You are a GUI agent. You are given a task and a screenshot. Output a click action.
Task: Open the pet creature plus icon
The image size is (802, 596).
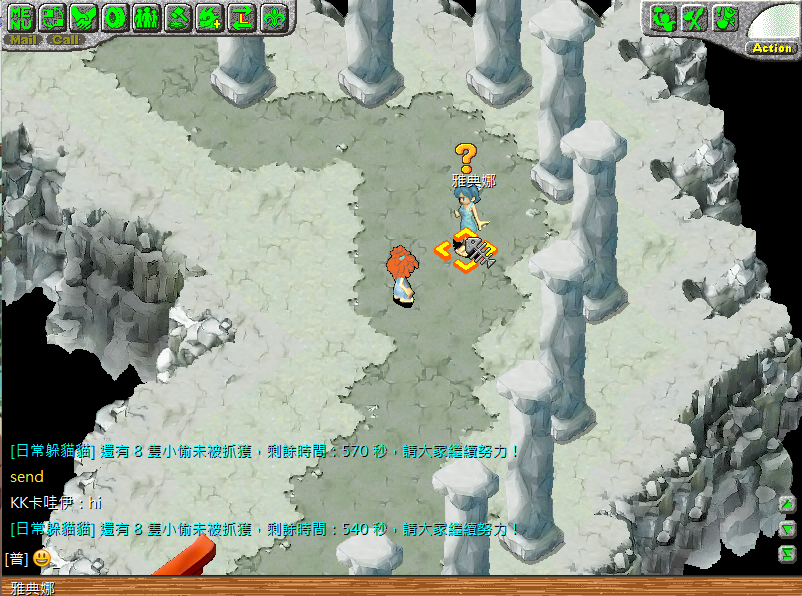coord(210,17)
